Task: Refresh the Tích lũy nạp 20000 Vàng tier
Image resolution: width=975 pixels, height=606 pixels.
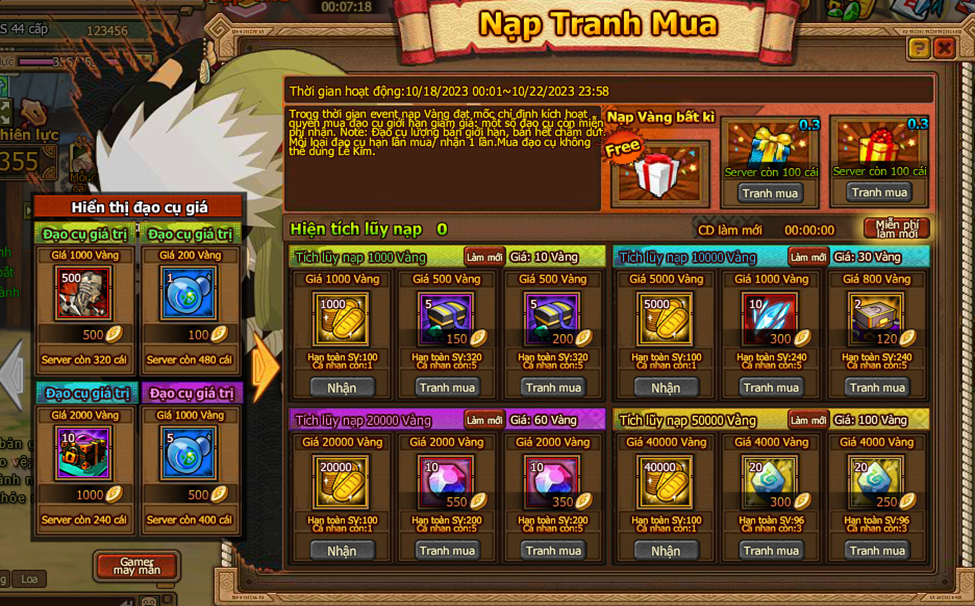Action: coord(483,420)
